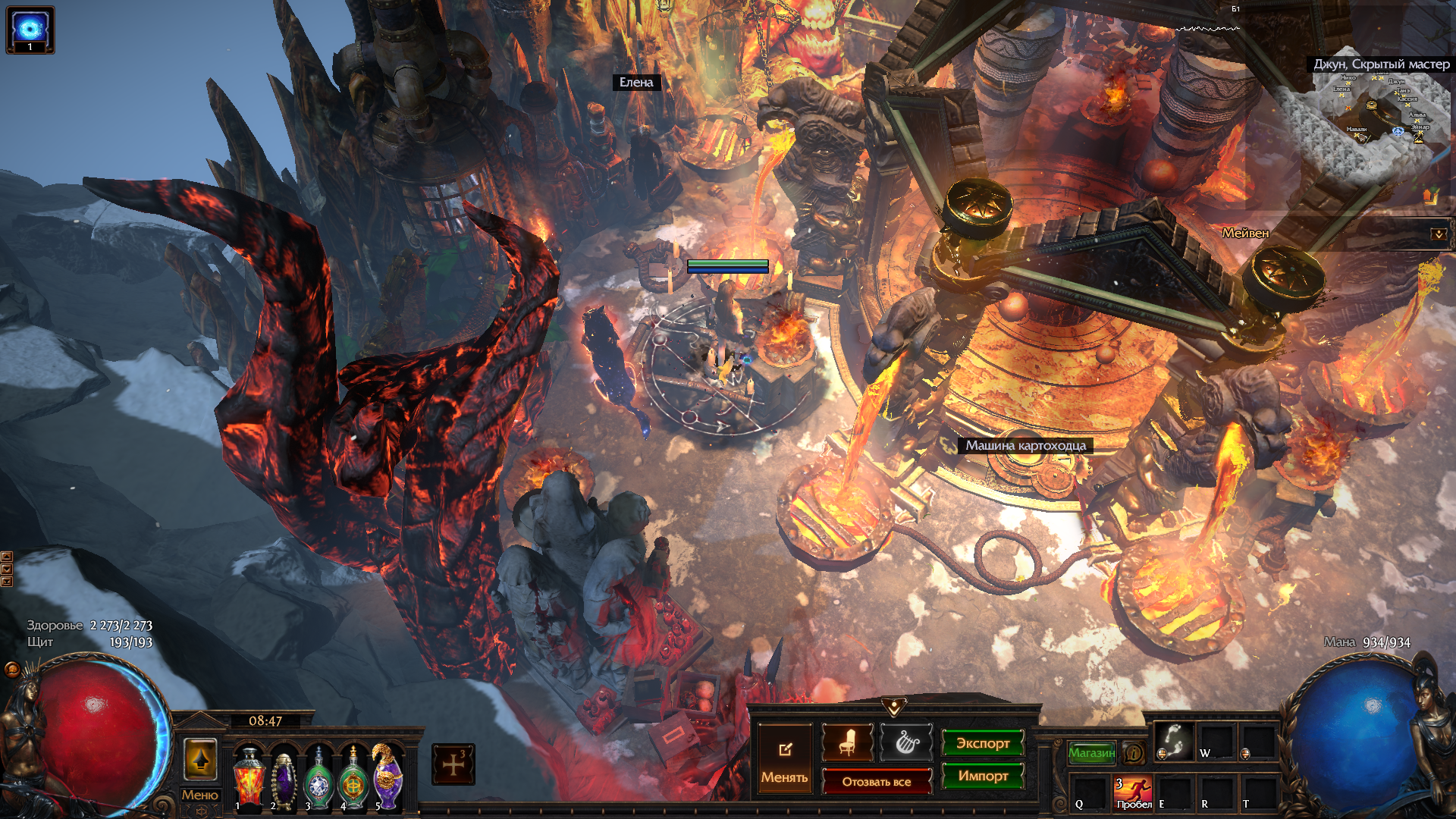
Task: Use the red-orange life flask
Action: pos(249,779)
